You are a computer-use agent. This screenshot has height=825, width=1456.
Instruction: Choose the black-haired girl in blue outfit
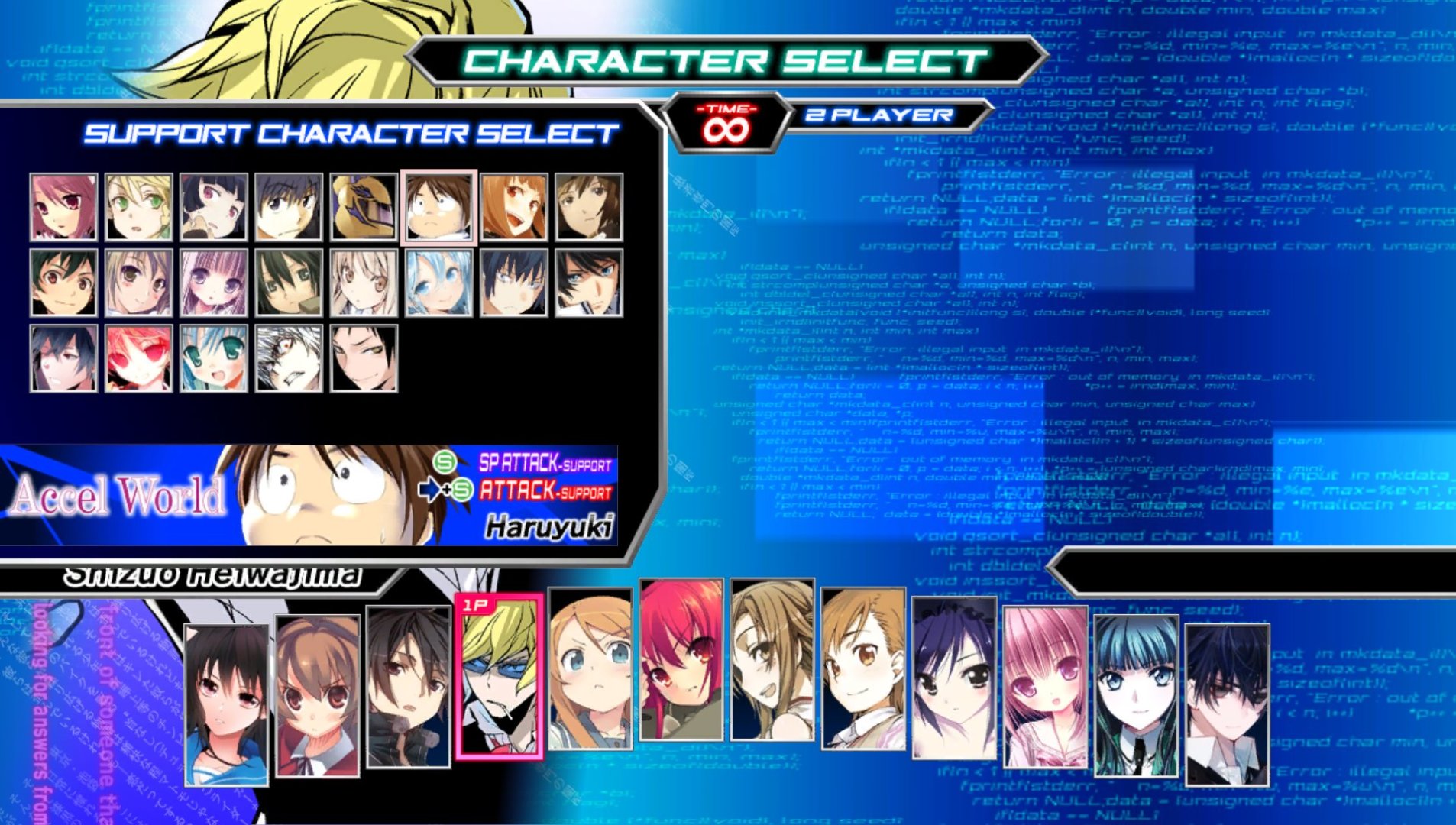click(x=227, y=704)
